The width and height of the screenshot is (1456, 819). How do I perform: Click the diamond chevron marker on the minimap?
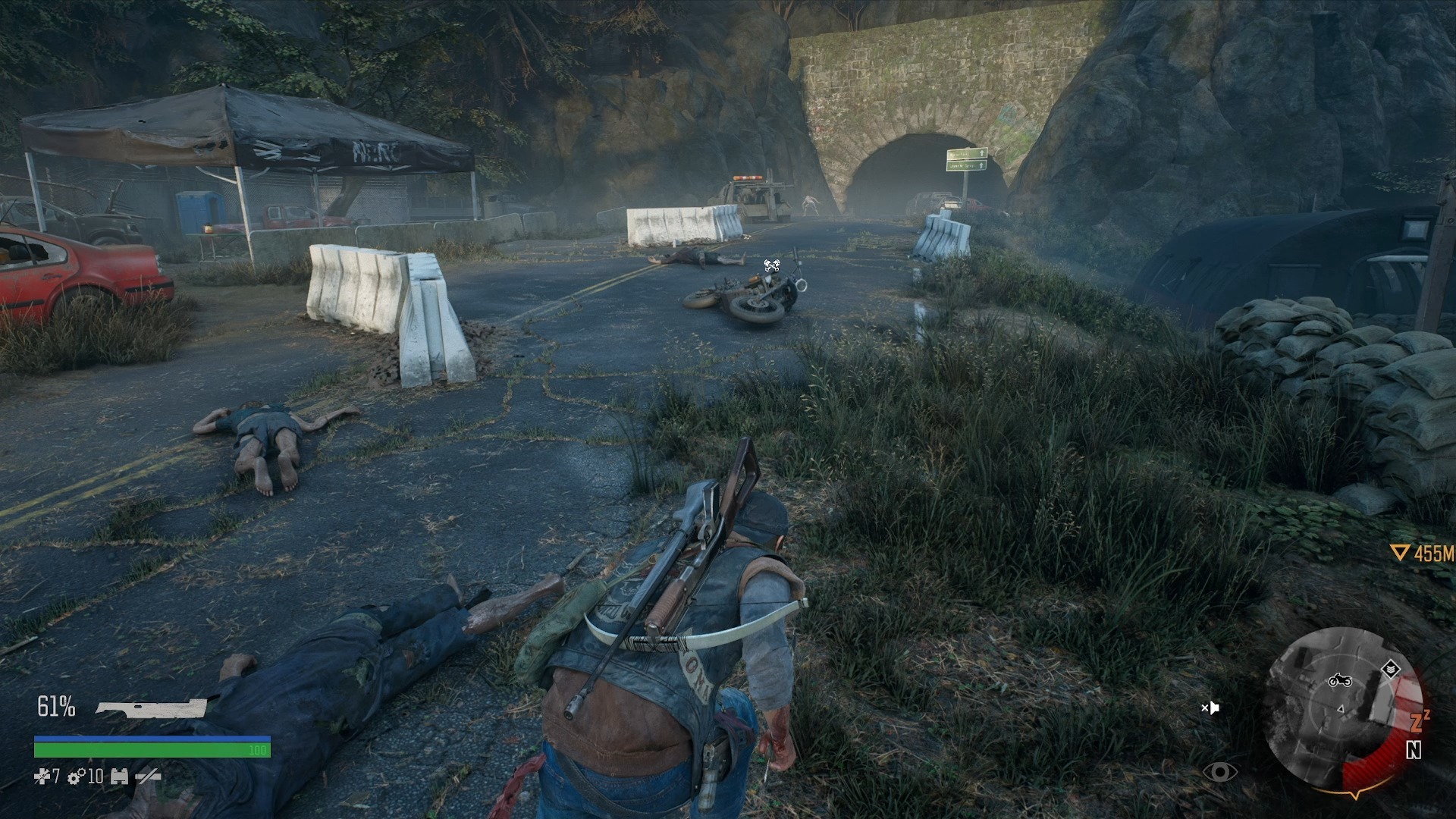pos(1389,669)
